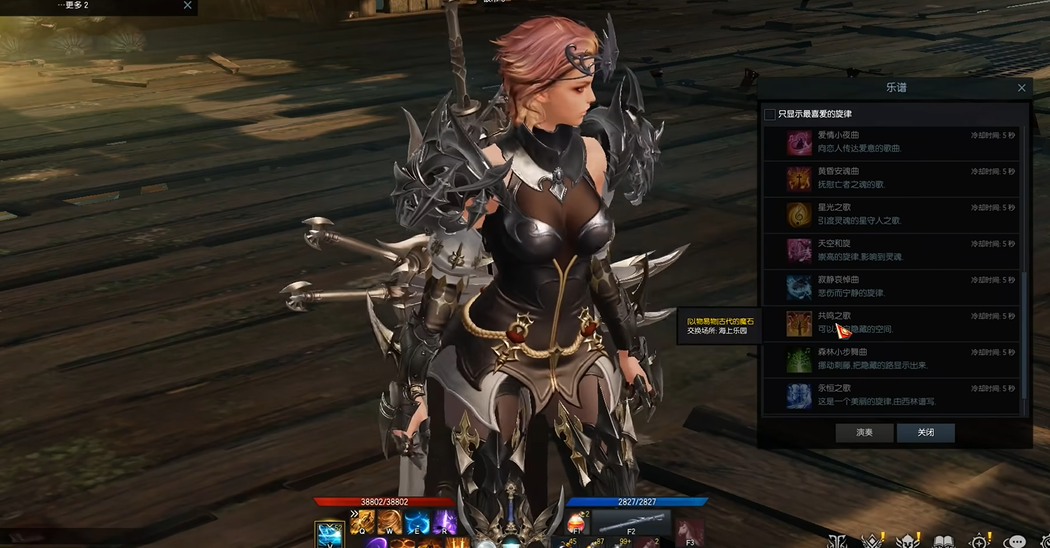Use the W whirlwind skill
Screen dimensions: 1050x548
(x=389, y=522)
